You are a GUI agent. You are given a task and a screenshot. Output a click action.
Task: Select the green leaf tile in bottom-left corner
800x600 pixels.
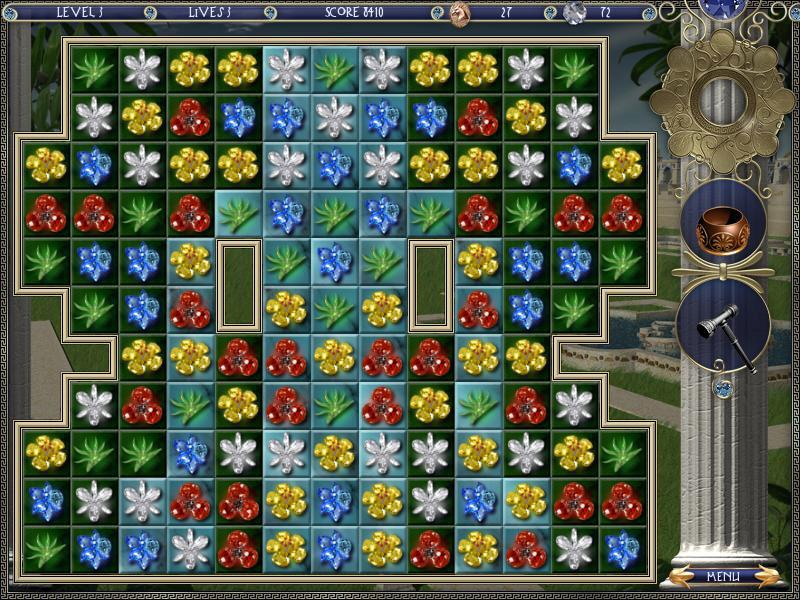(x=46, y=550)
